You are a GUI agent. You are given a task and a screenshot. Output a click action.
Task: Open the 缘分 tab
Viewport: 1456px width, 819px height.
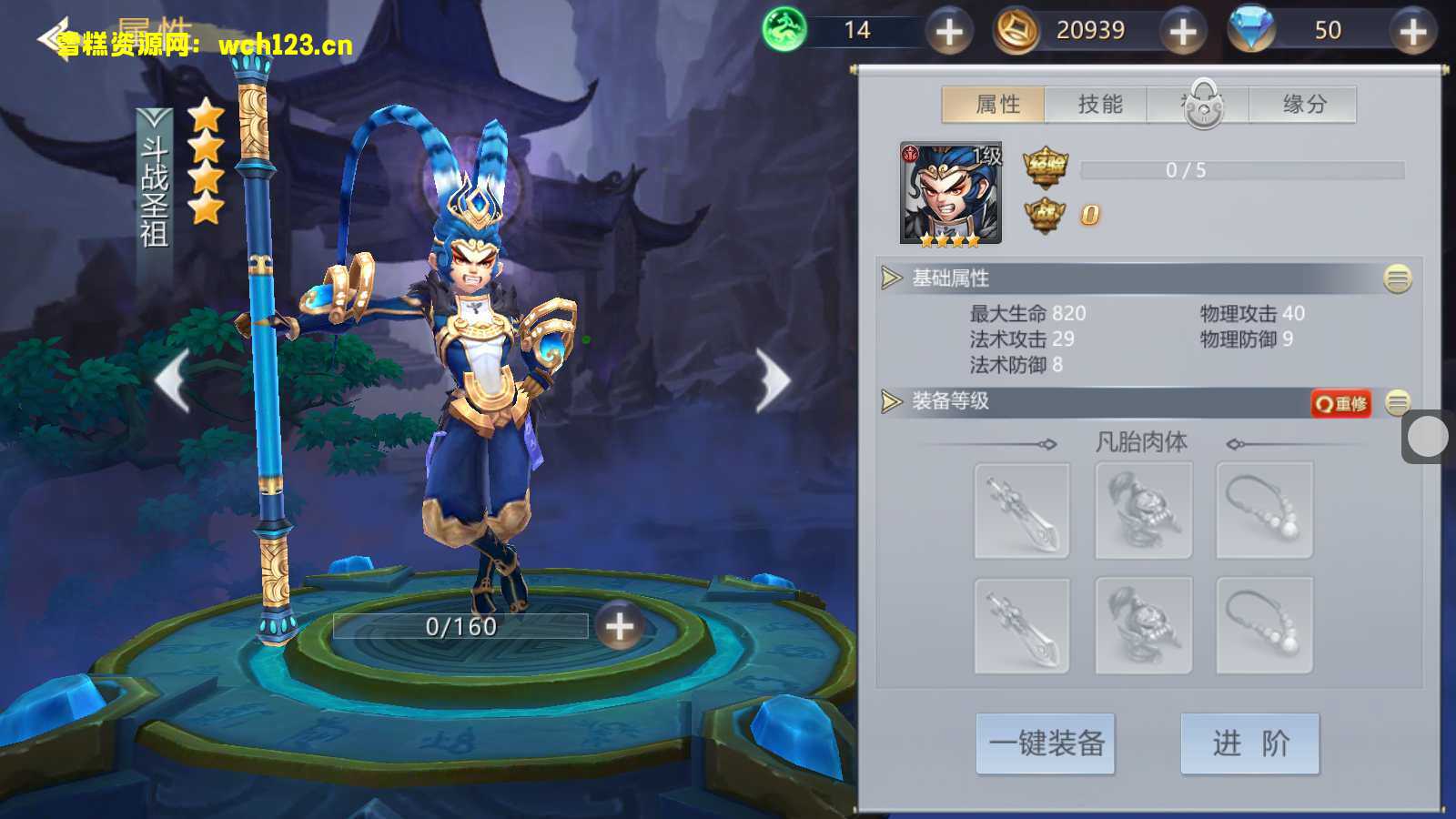[1305, 104]
